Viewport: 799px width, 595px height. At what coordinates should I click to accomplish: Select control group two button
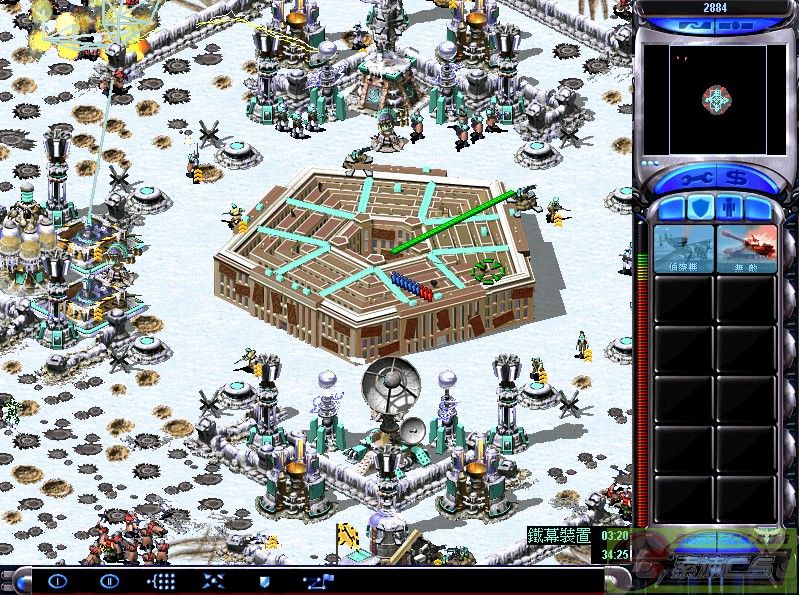(x=109, y=580)
